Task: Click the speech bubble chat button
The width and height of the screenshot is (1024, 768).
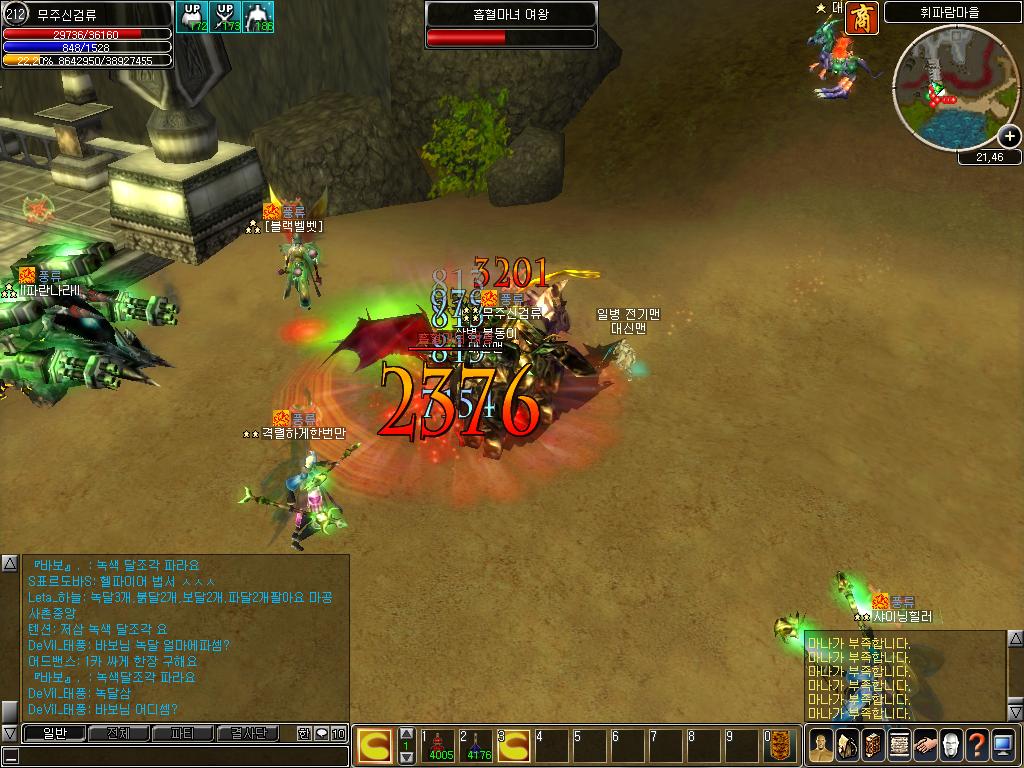Action: point(321,734)
